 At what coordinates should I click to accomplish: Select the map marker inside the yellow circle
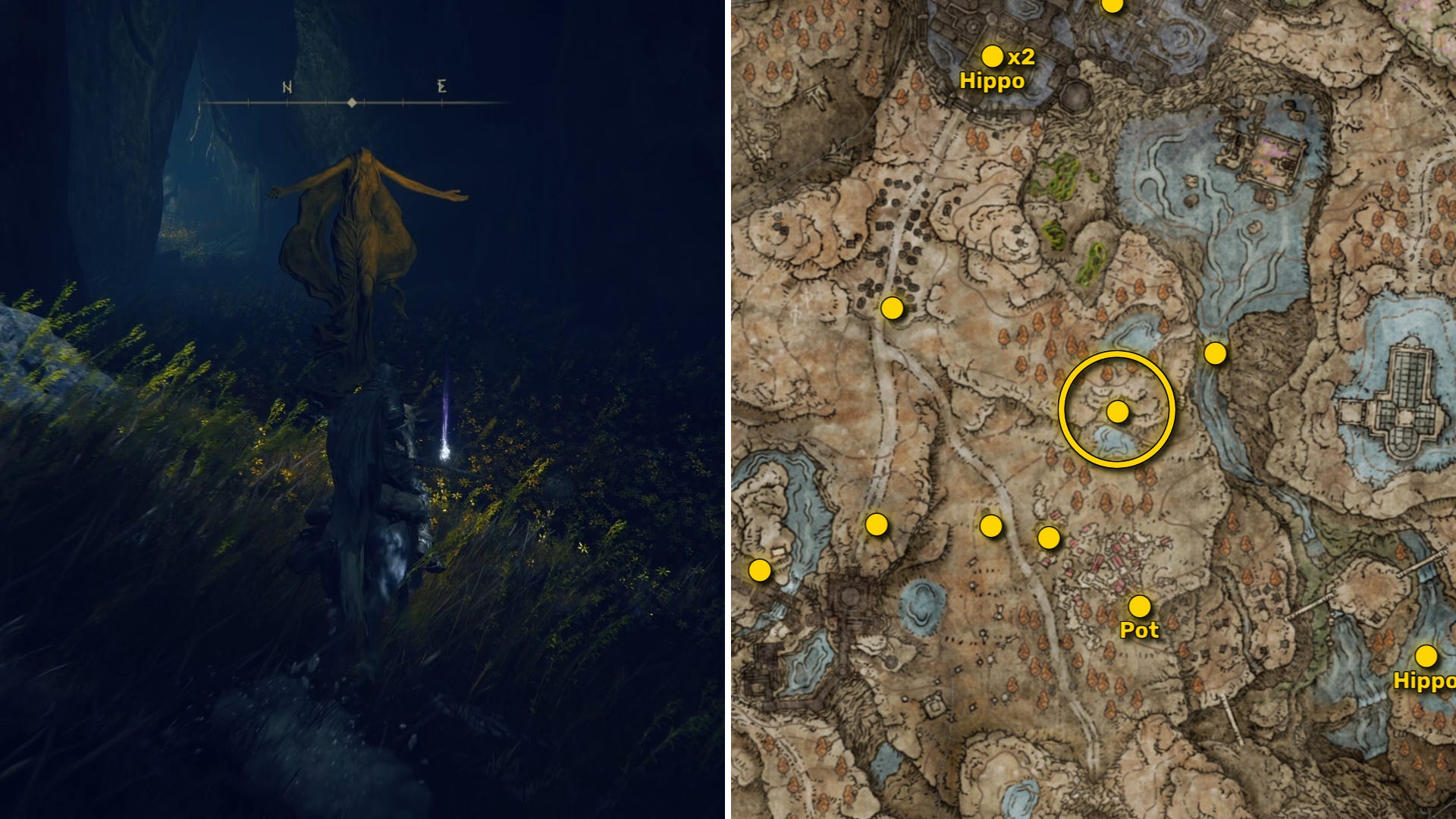point(1117,412)
